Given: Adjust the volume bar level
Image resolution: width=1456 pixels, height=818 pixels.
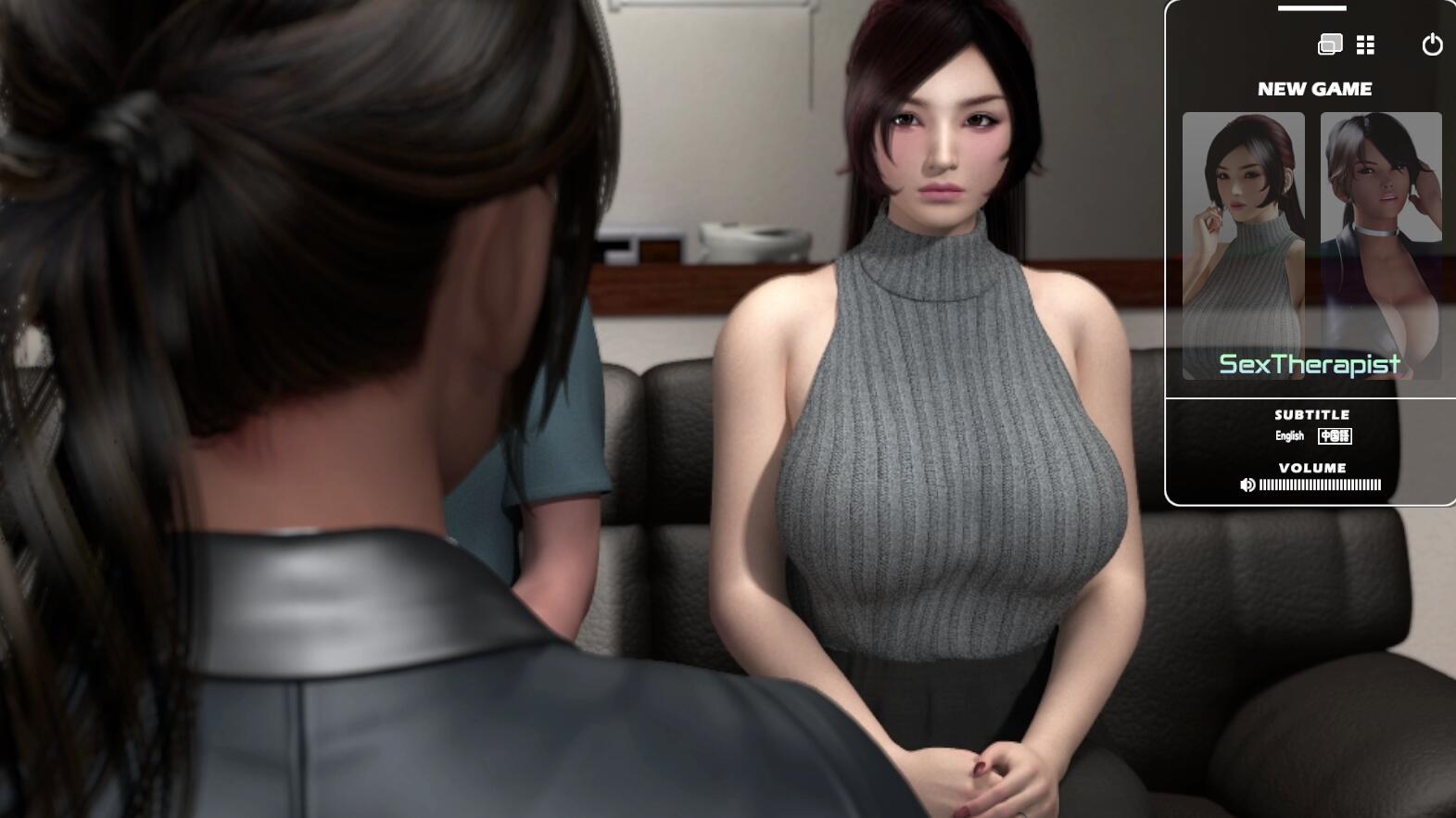Looking at the screenshot, I should tap(1320, 485).
